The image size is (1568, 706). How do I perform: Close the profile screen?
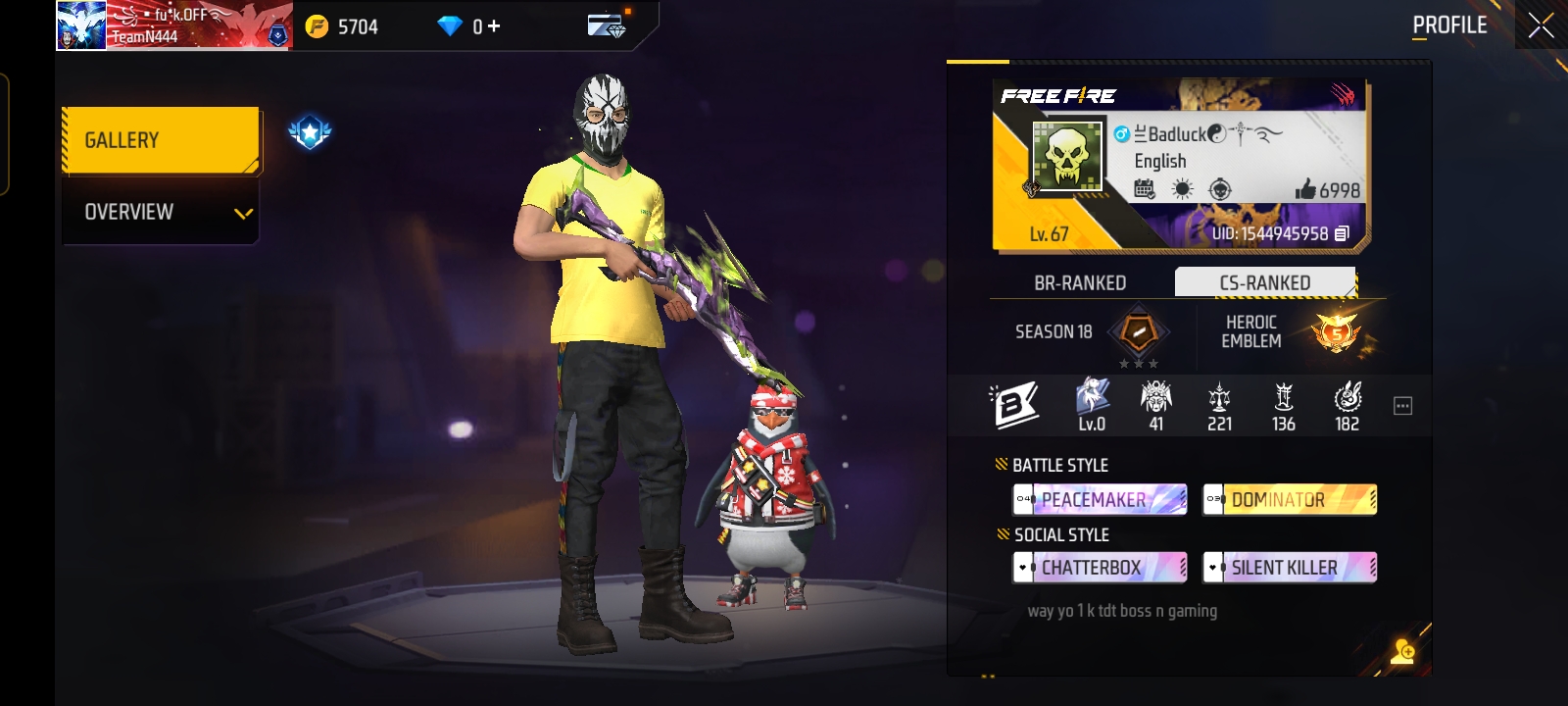point(1541,26)
